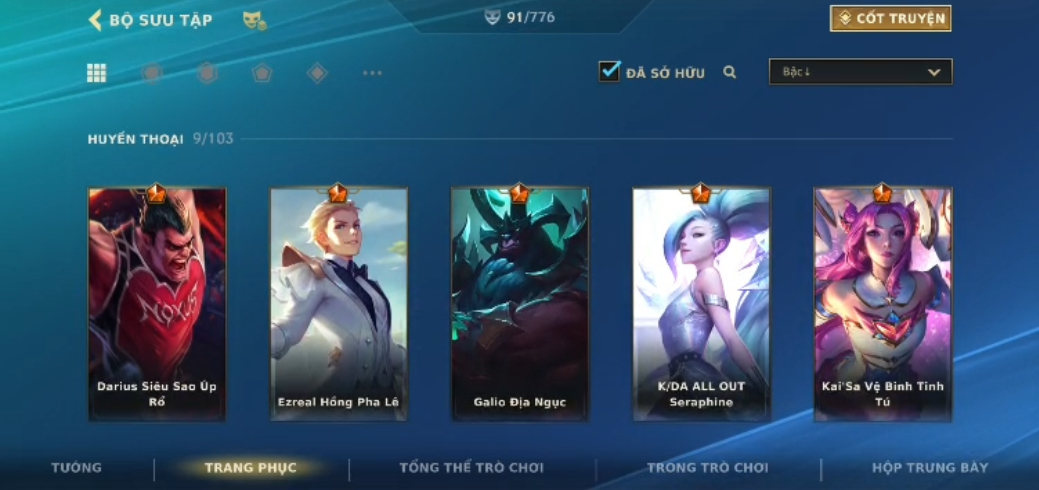This screenshot has height=490, width=1039.
Task: Click the theater masks icon
Action: 254,20
